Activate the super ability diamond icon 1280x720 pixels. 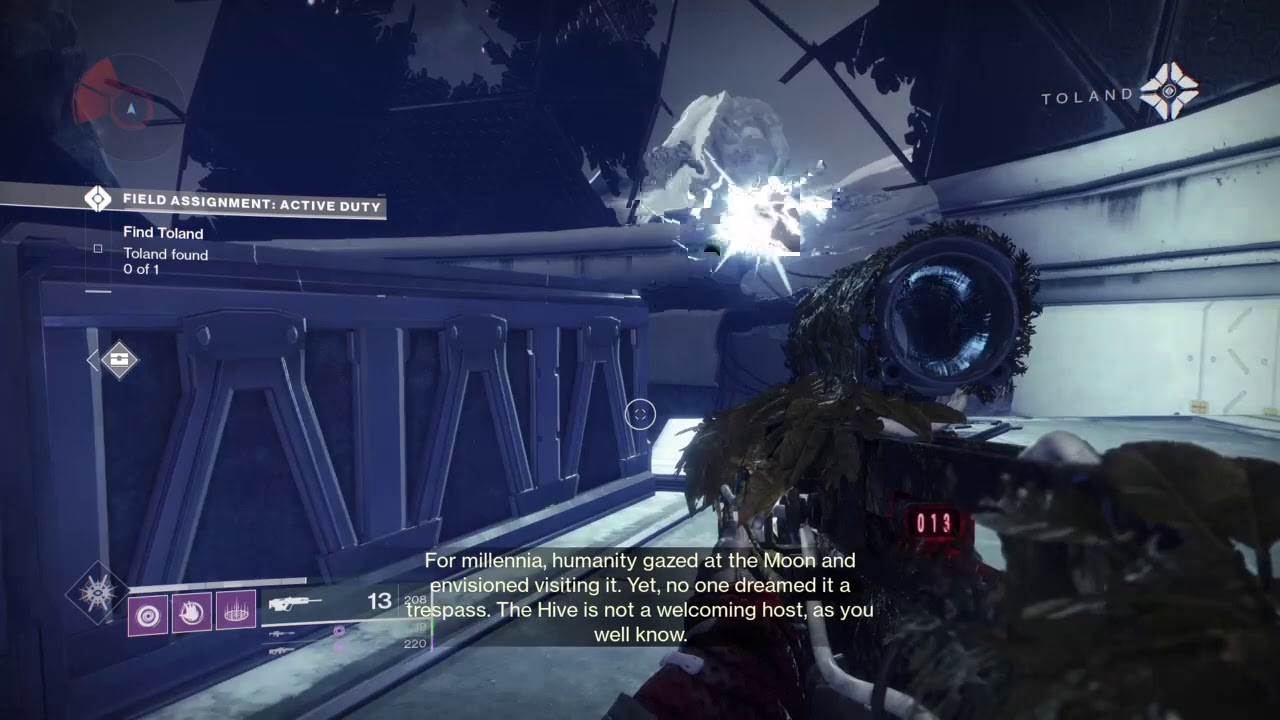coord(97,593)
